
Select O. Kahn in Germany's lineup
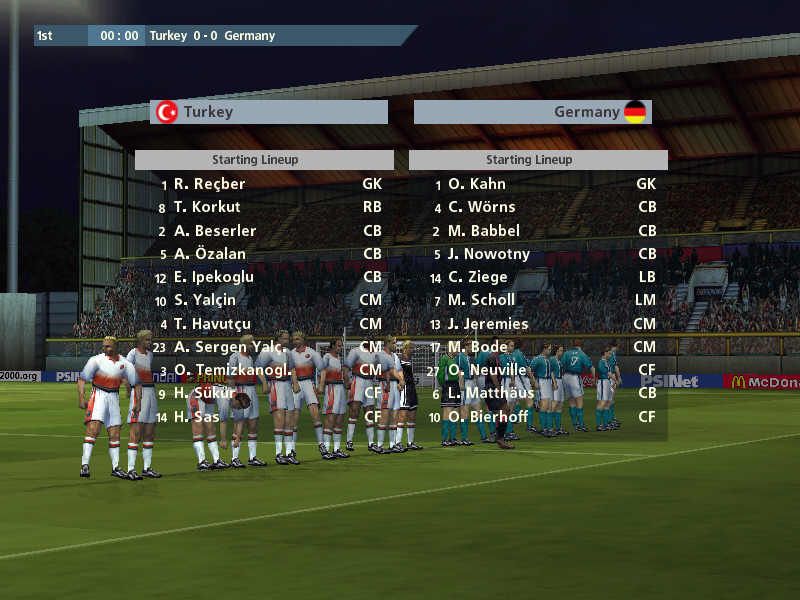coord(476,184)
